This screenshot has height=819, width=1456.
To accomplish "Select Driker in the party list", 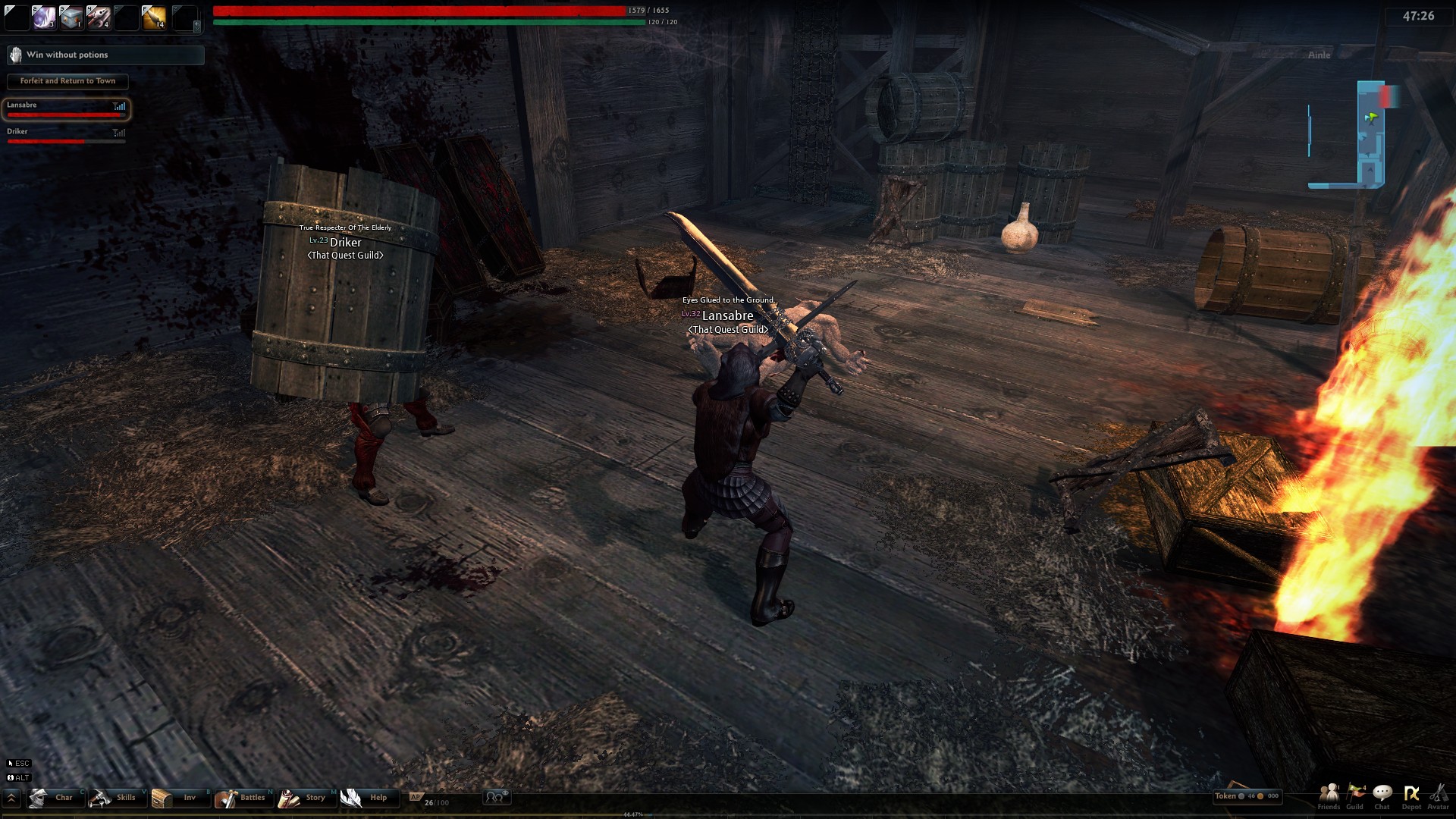I will click(x=66, y=135).
